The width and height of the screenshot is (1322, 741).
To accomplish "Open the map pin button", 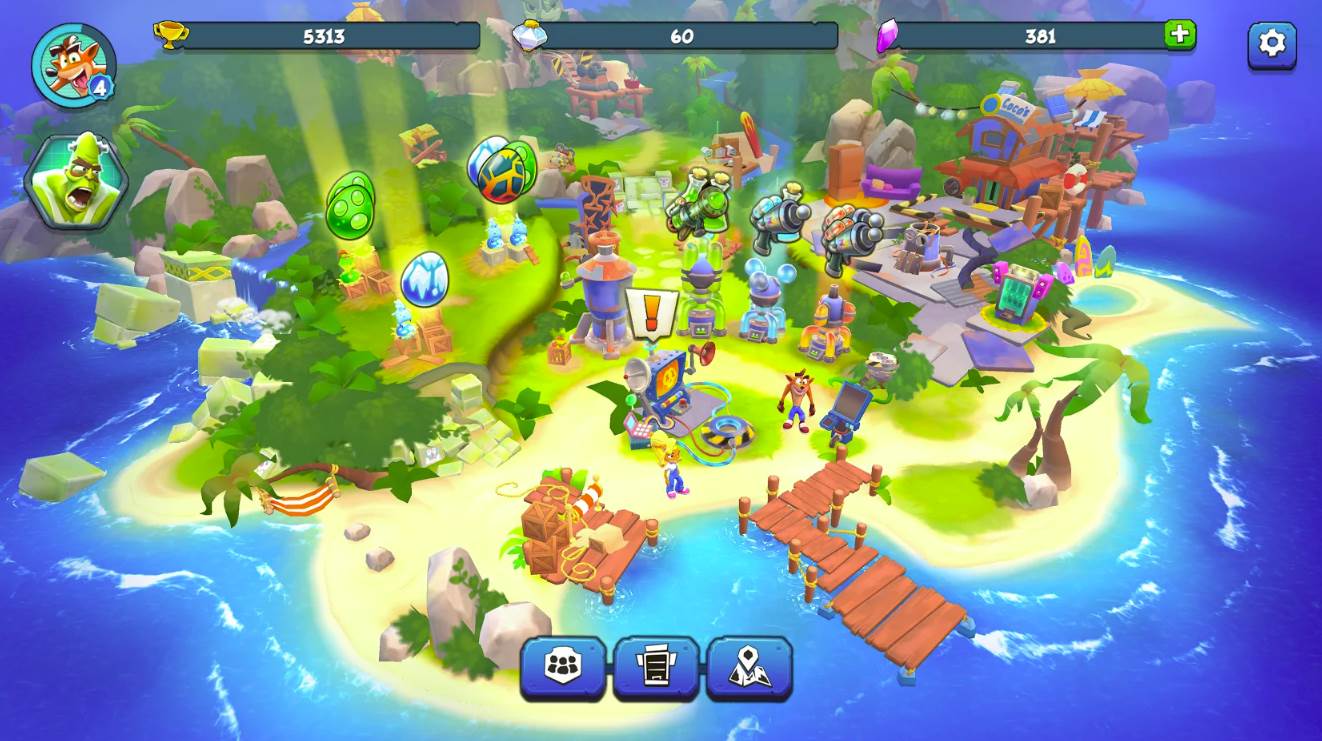I will tap(749, 667).
